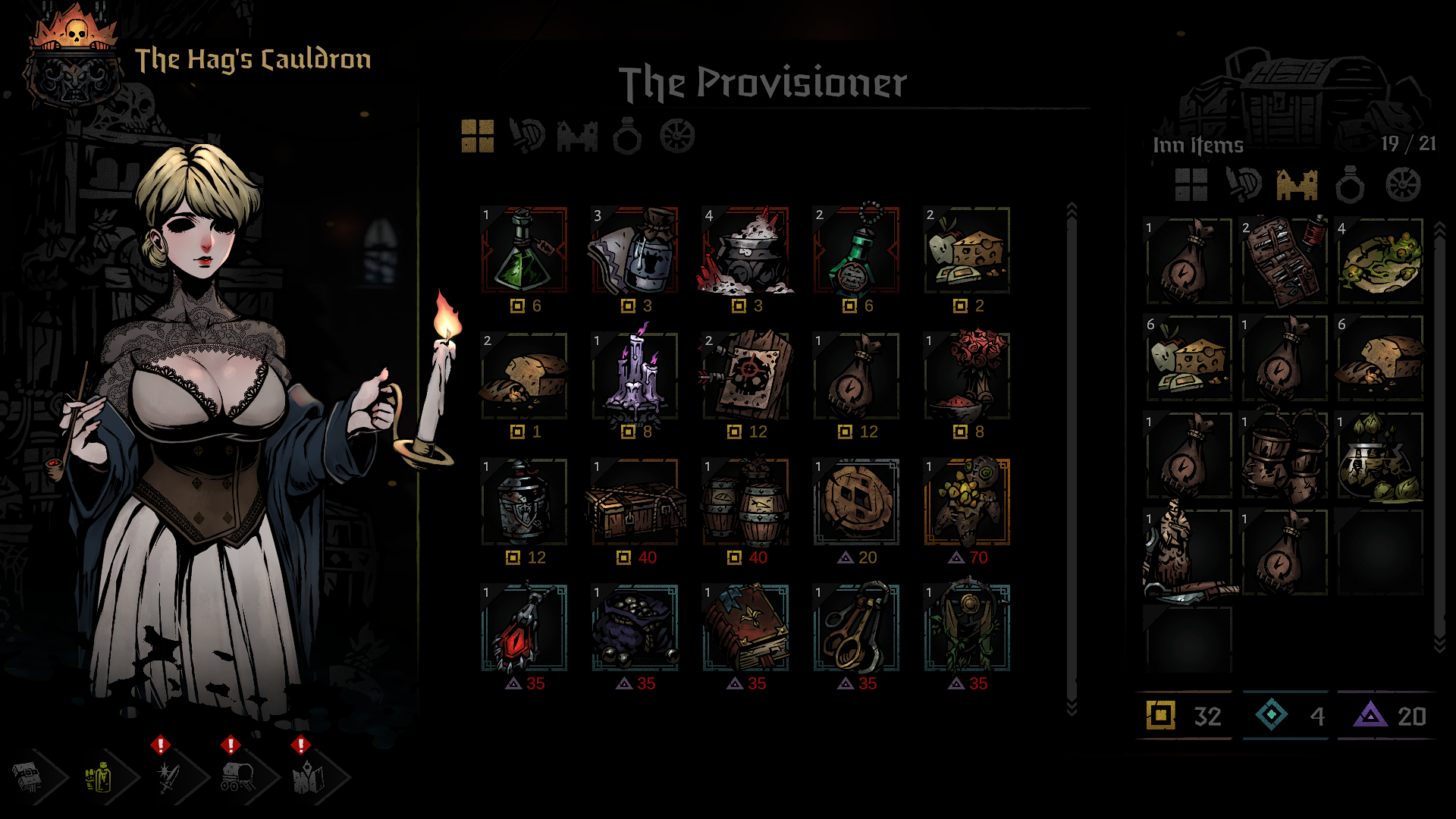Buy the green poison flask for 6
Viewport: 1456px width, 819px height.
click(x=524, y=250)
